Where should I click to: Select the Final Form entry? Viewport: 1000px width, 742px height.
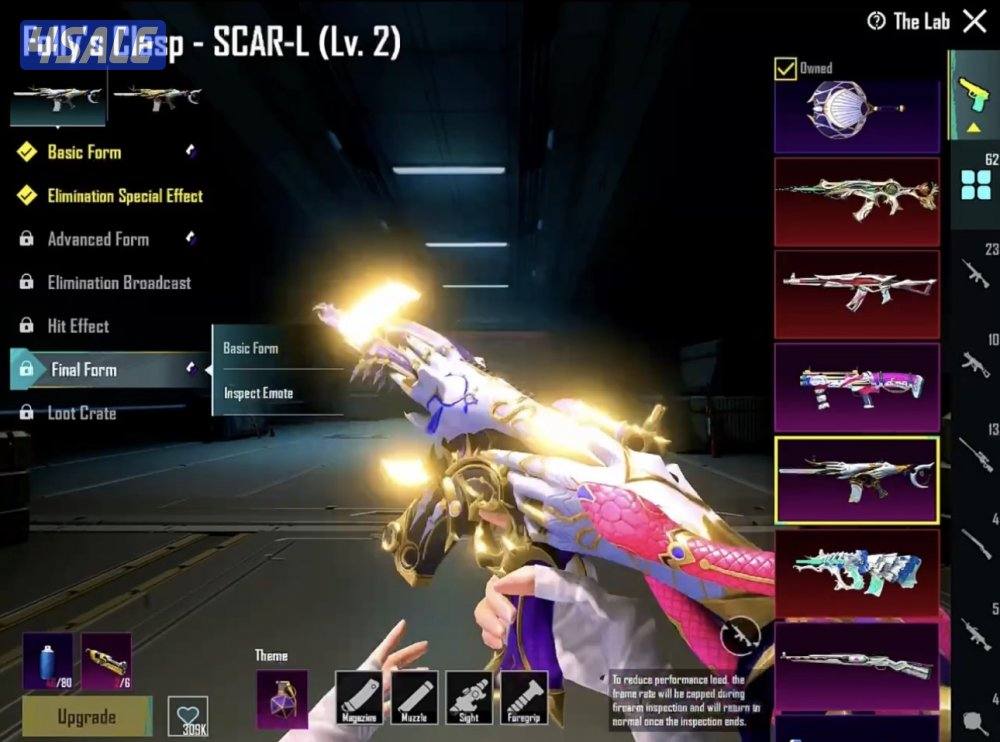(x=84, y=370)
